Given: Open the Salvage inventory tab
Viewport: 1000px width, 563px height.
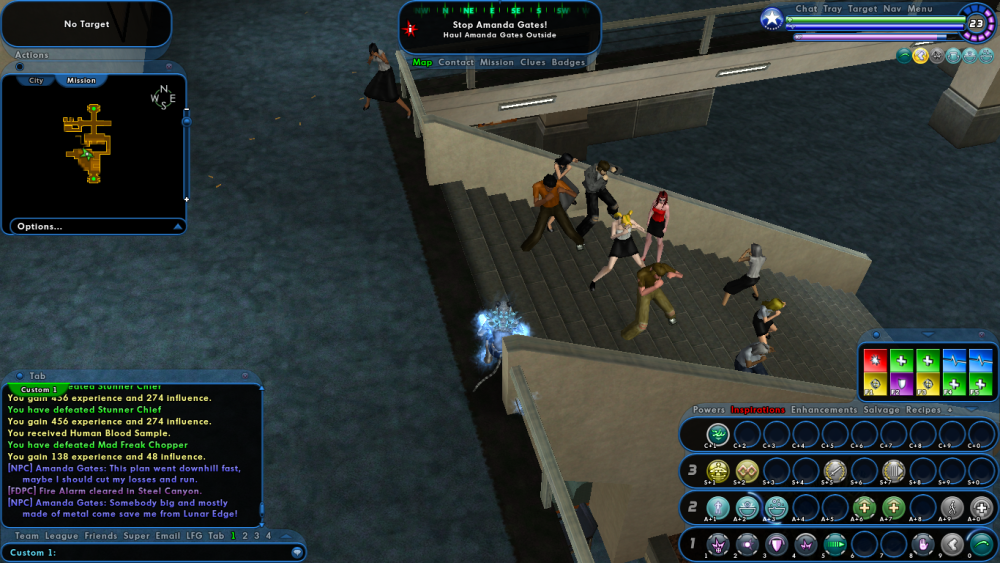Looking at the screenshot, I should (x=881, y=410).
